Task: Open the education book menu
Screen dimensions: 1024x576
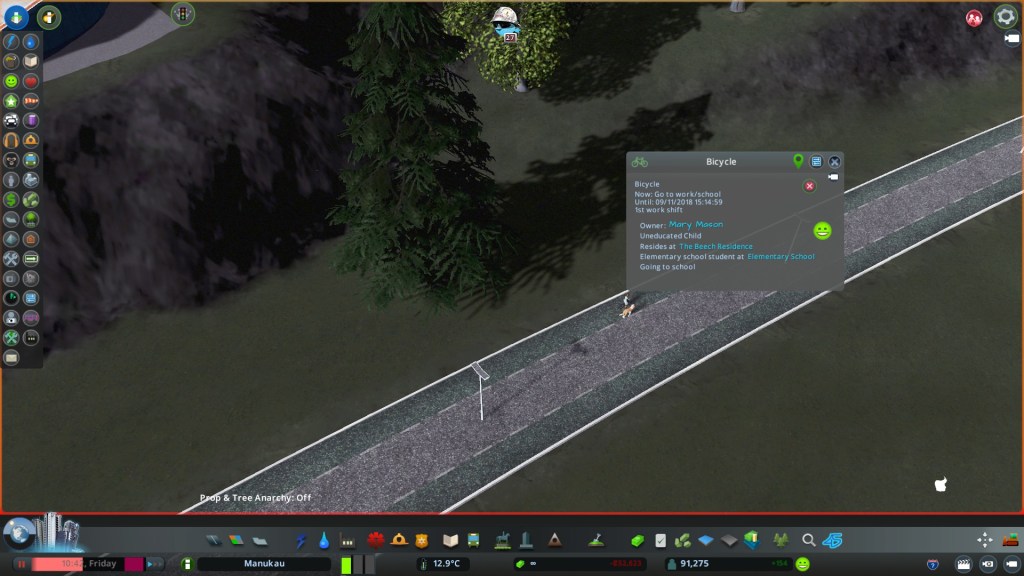Action: (x=450, y=541)
